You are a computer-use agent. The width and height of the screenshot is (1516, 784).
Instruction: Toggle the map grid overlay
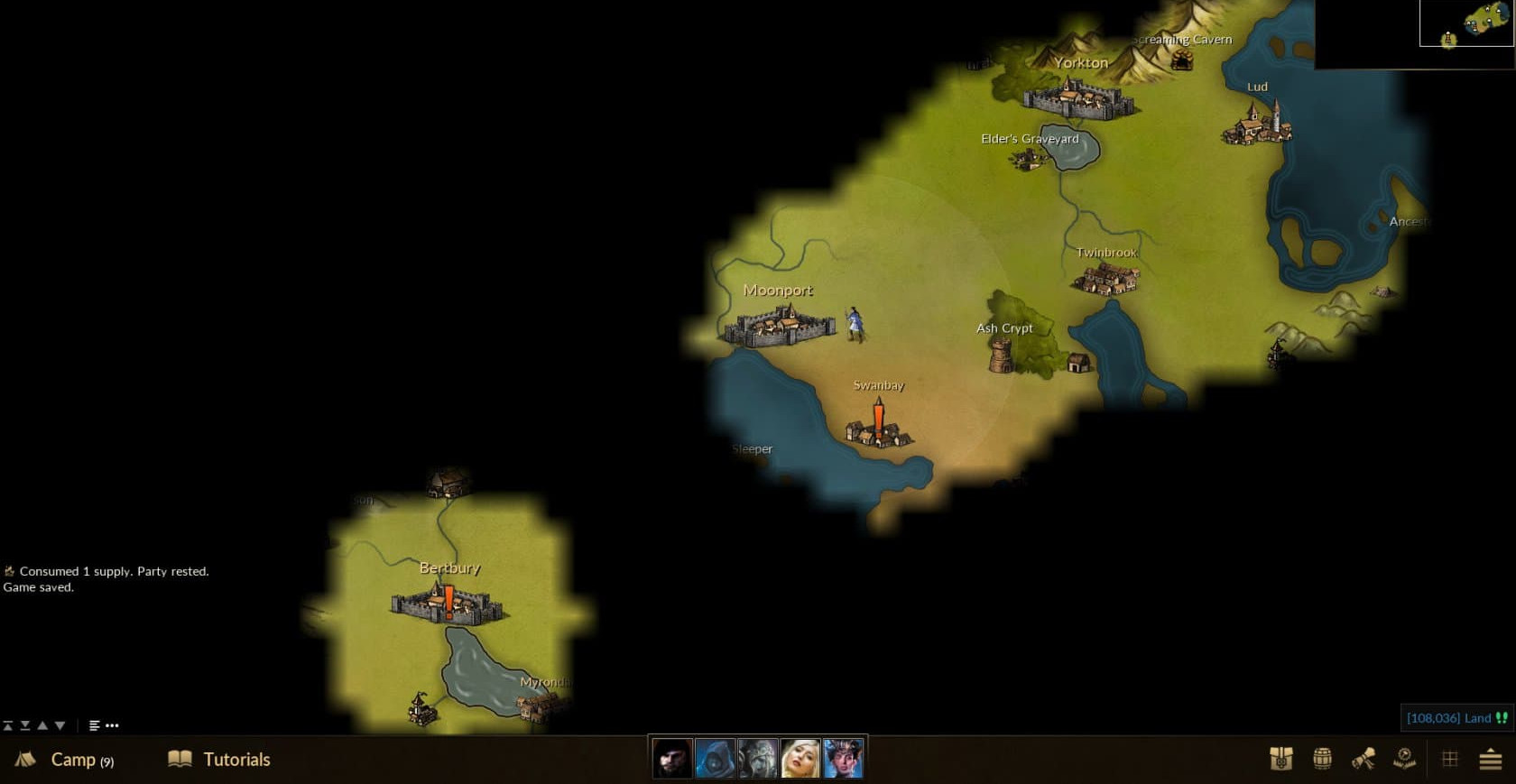tap(1450, 759)
